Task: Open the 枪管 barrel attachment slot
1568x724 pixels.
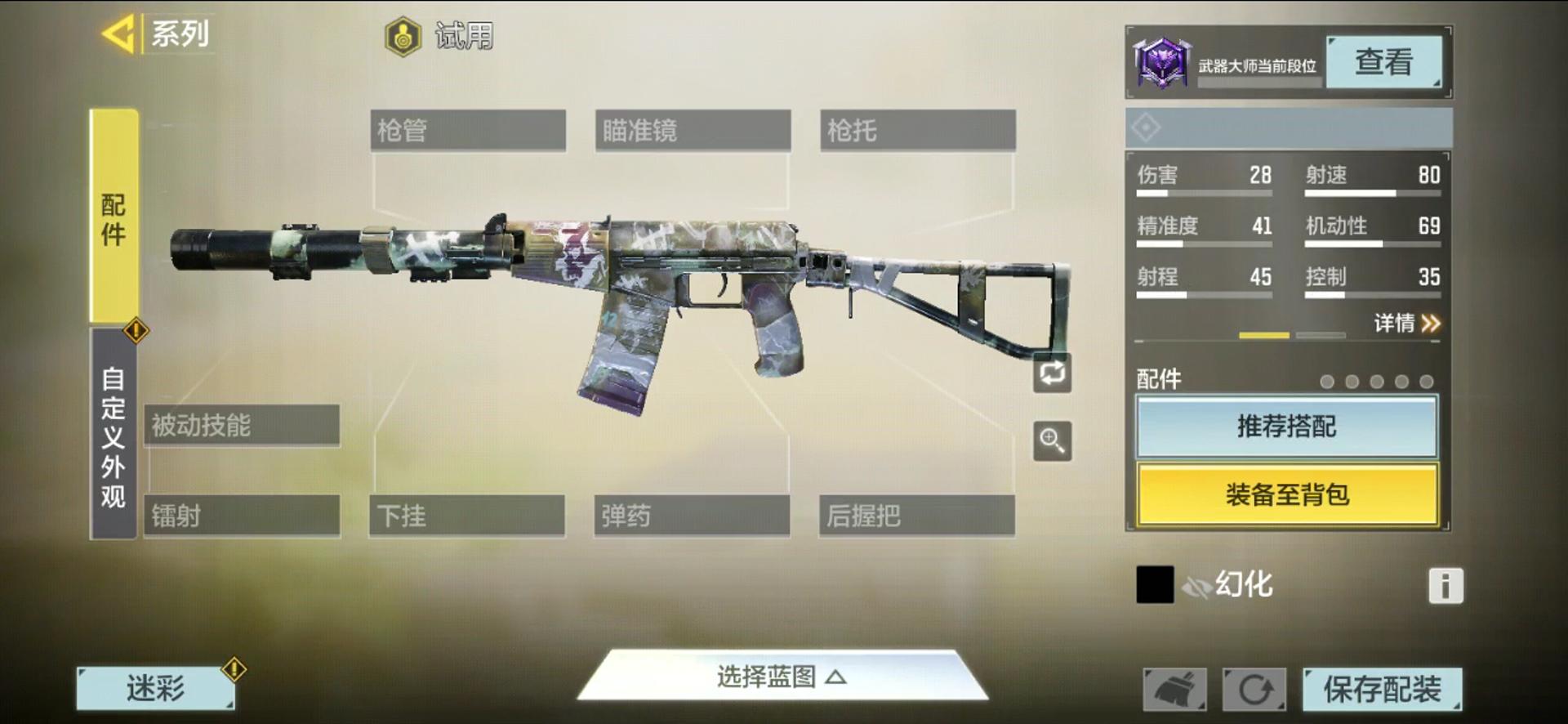Action: coord(467,131)
